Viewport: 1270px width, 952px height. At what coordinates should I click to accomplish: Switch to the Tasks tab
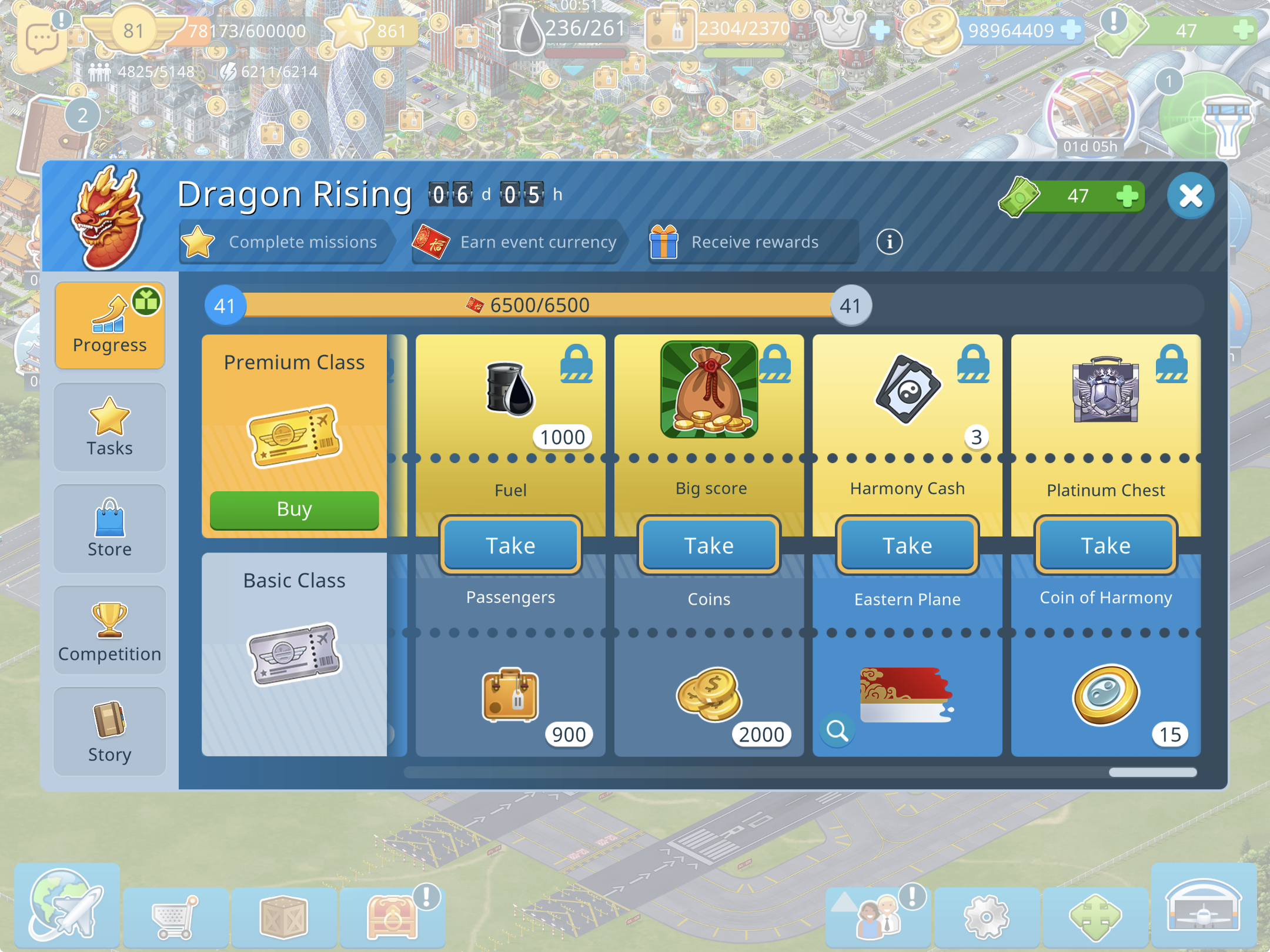click(109, 427)
